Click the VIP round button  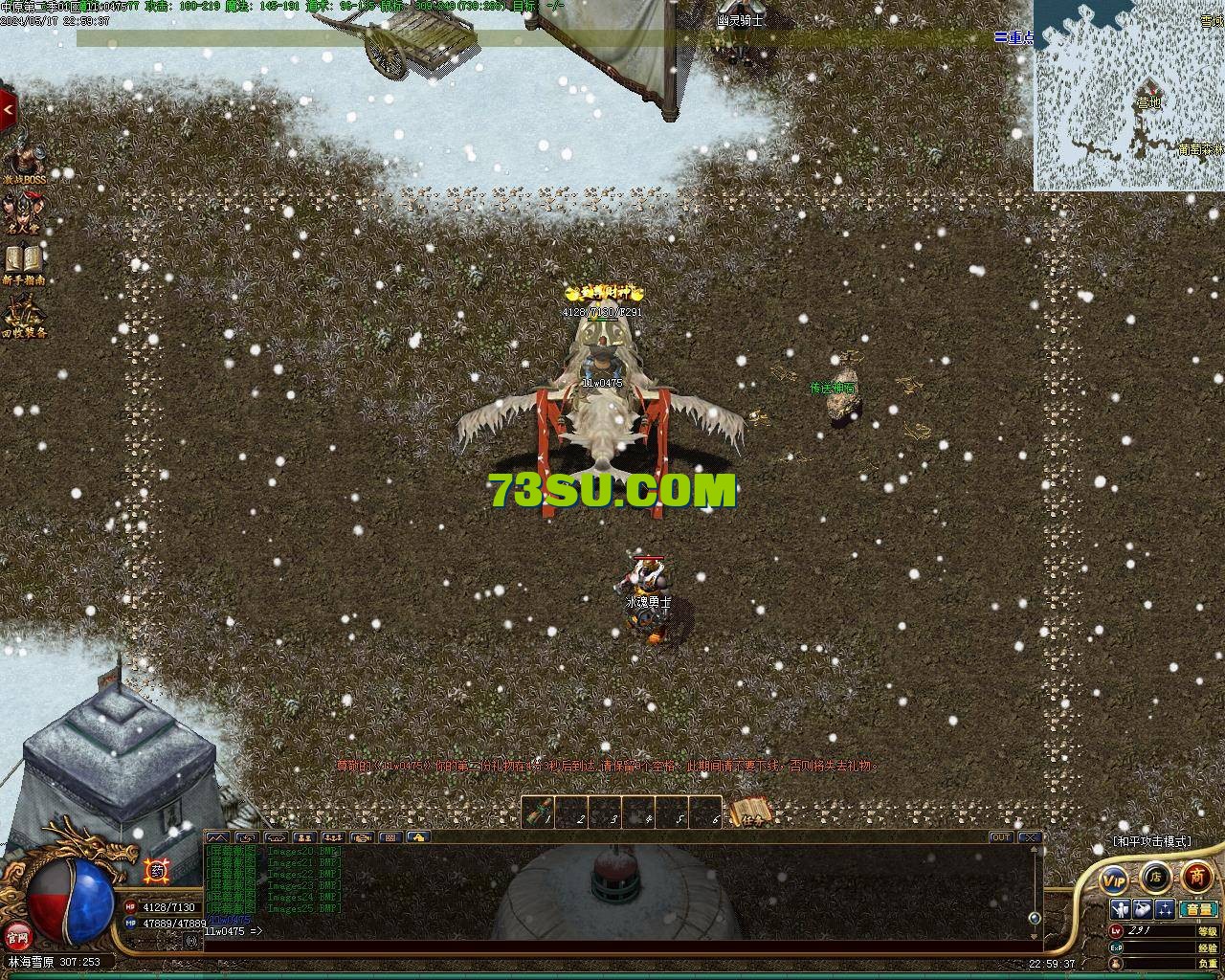click(x=1114, y=879)
